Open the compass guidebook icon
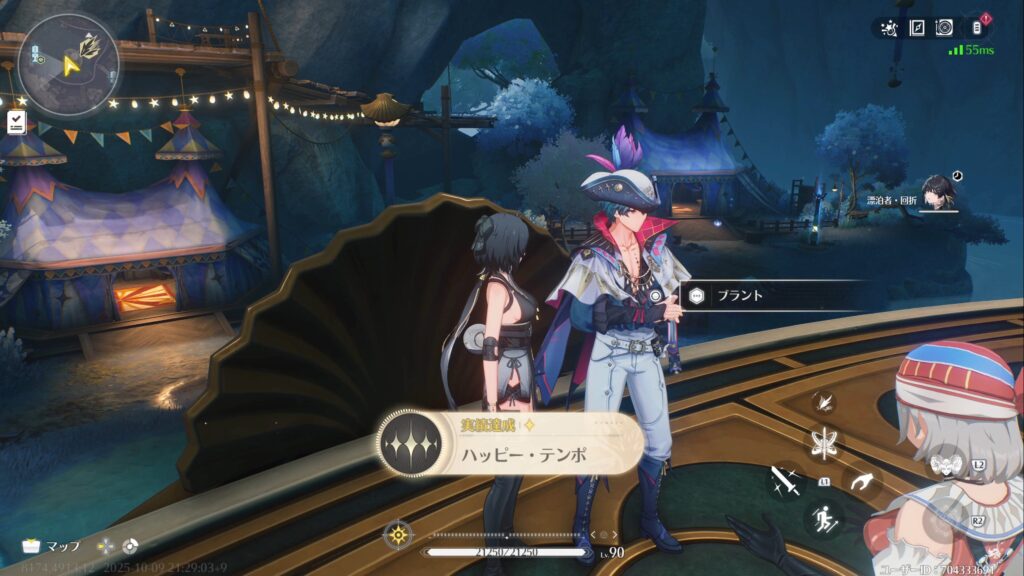The height and width of the screenshot is (576, 1024). coord(916,28)
